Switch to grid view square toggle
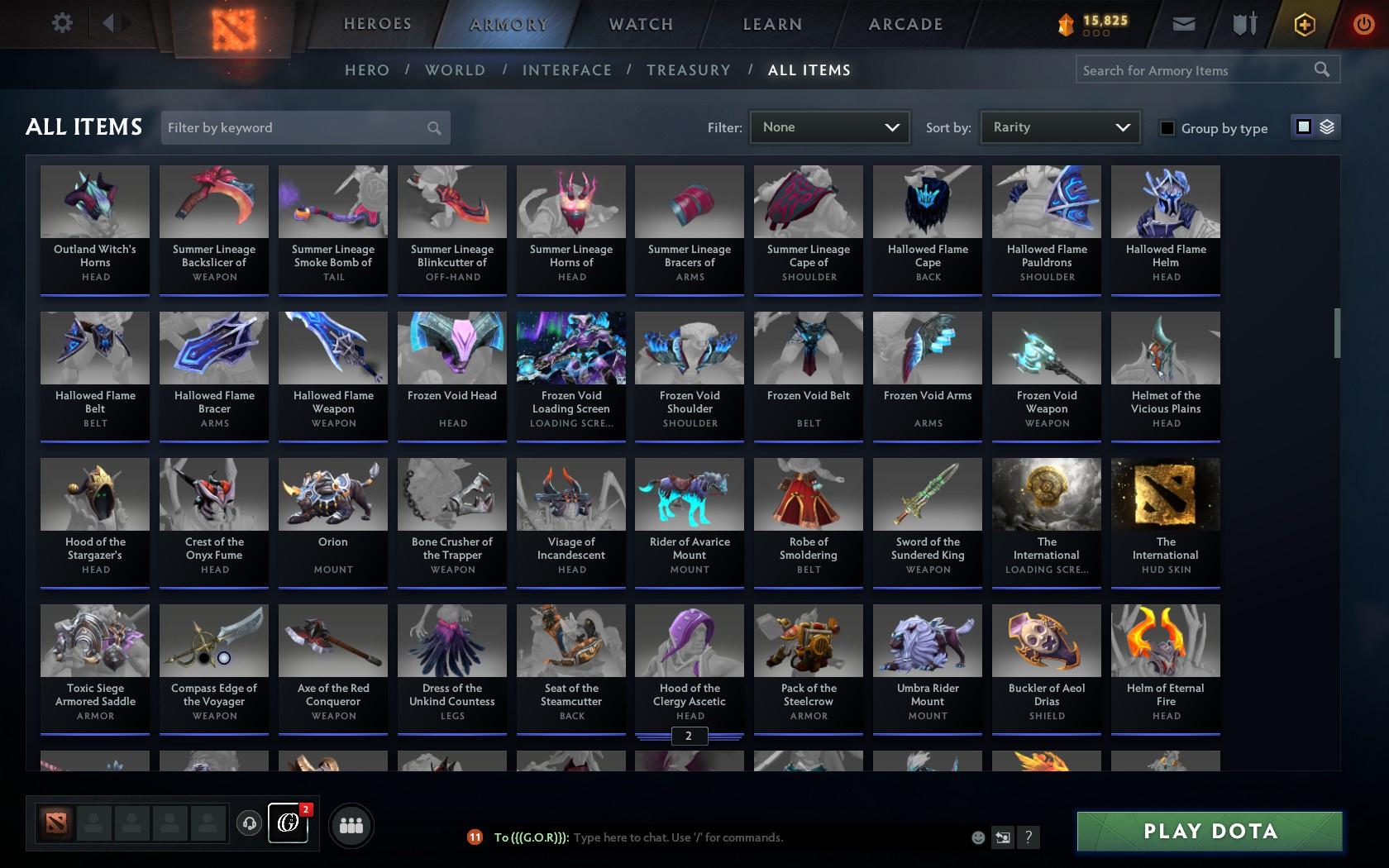 click(x=1304, y=126)
